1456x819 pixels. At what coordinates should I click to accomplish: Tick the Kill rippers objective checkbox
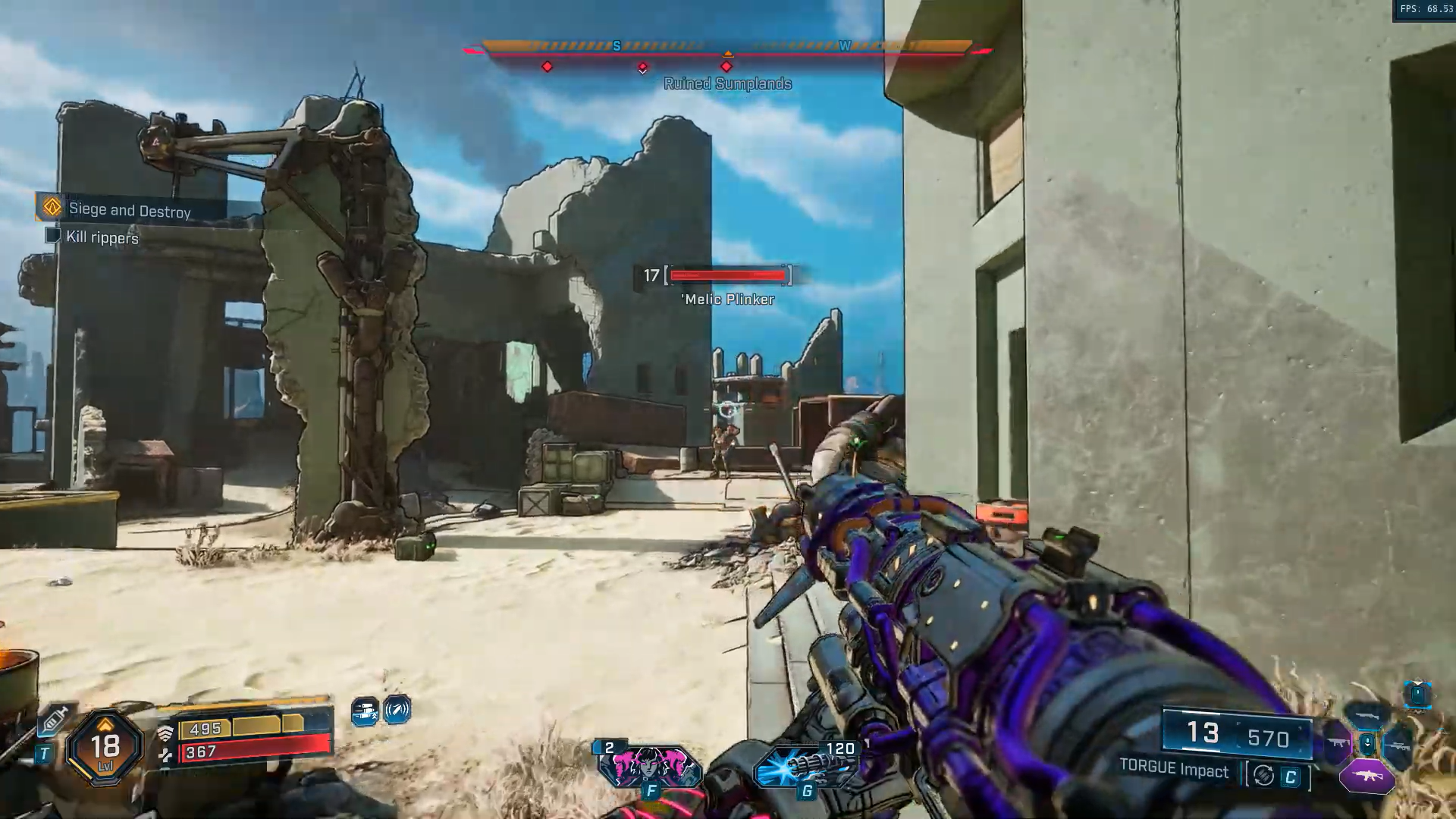53,236
